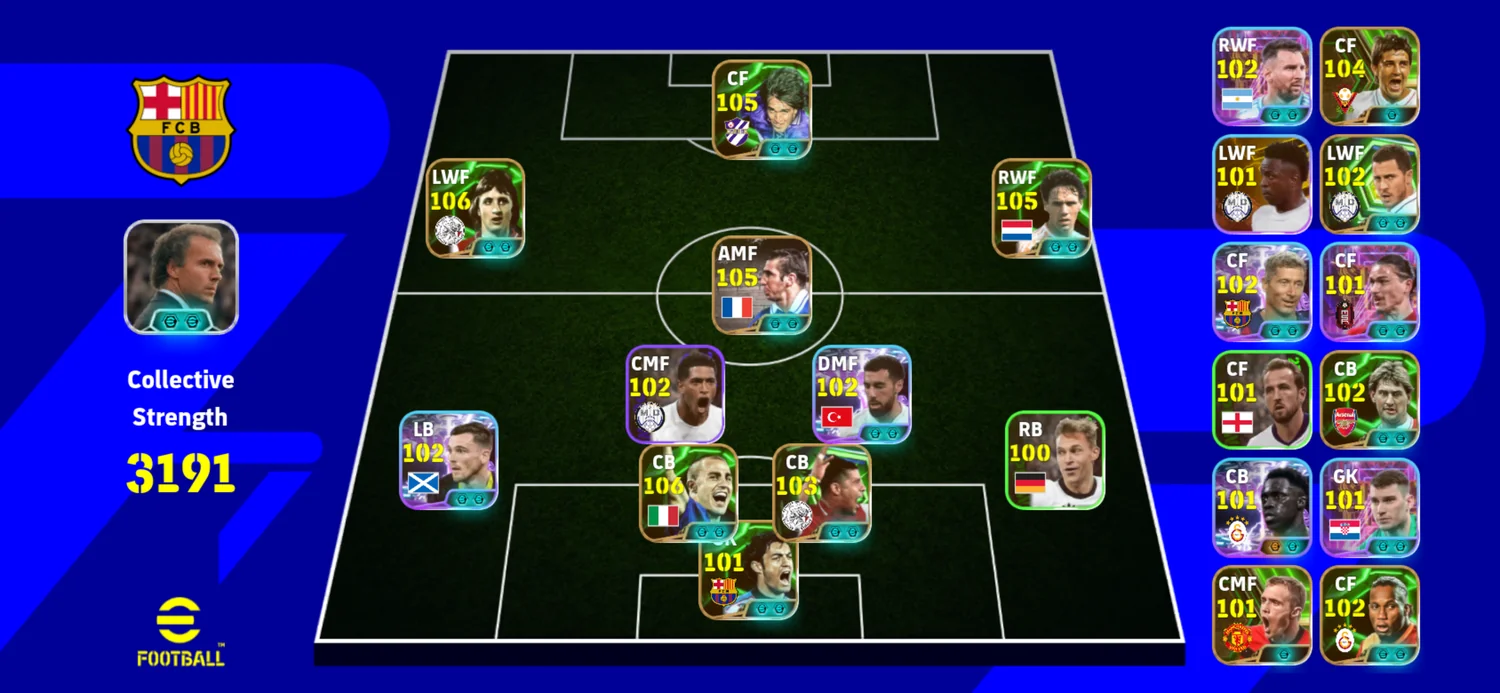Select the RWF 105 Netherlands player card
Viewport: 1500px width, 693px height.
click(x=1042, y=208)
